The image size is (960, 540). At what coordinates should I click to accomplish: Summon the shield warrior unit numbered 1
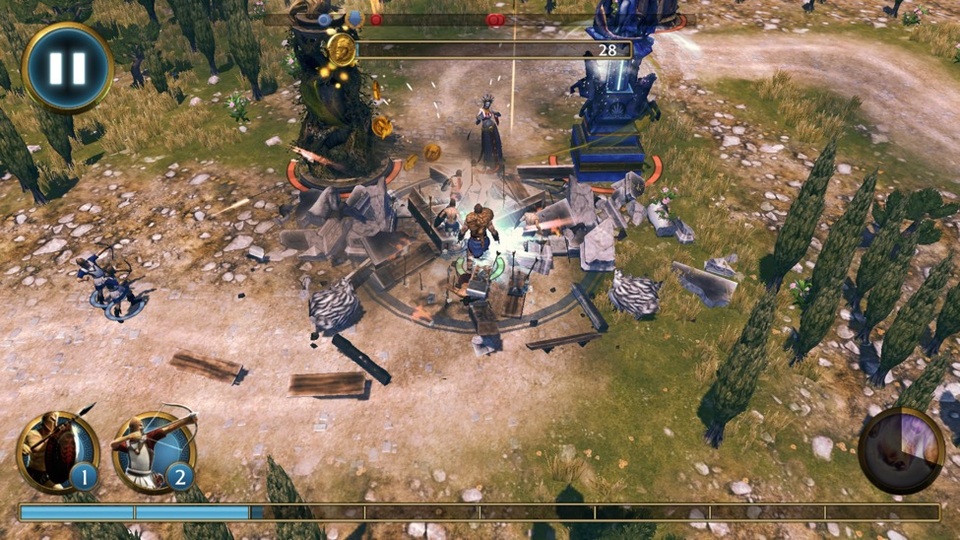point(58,452)
